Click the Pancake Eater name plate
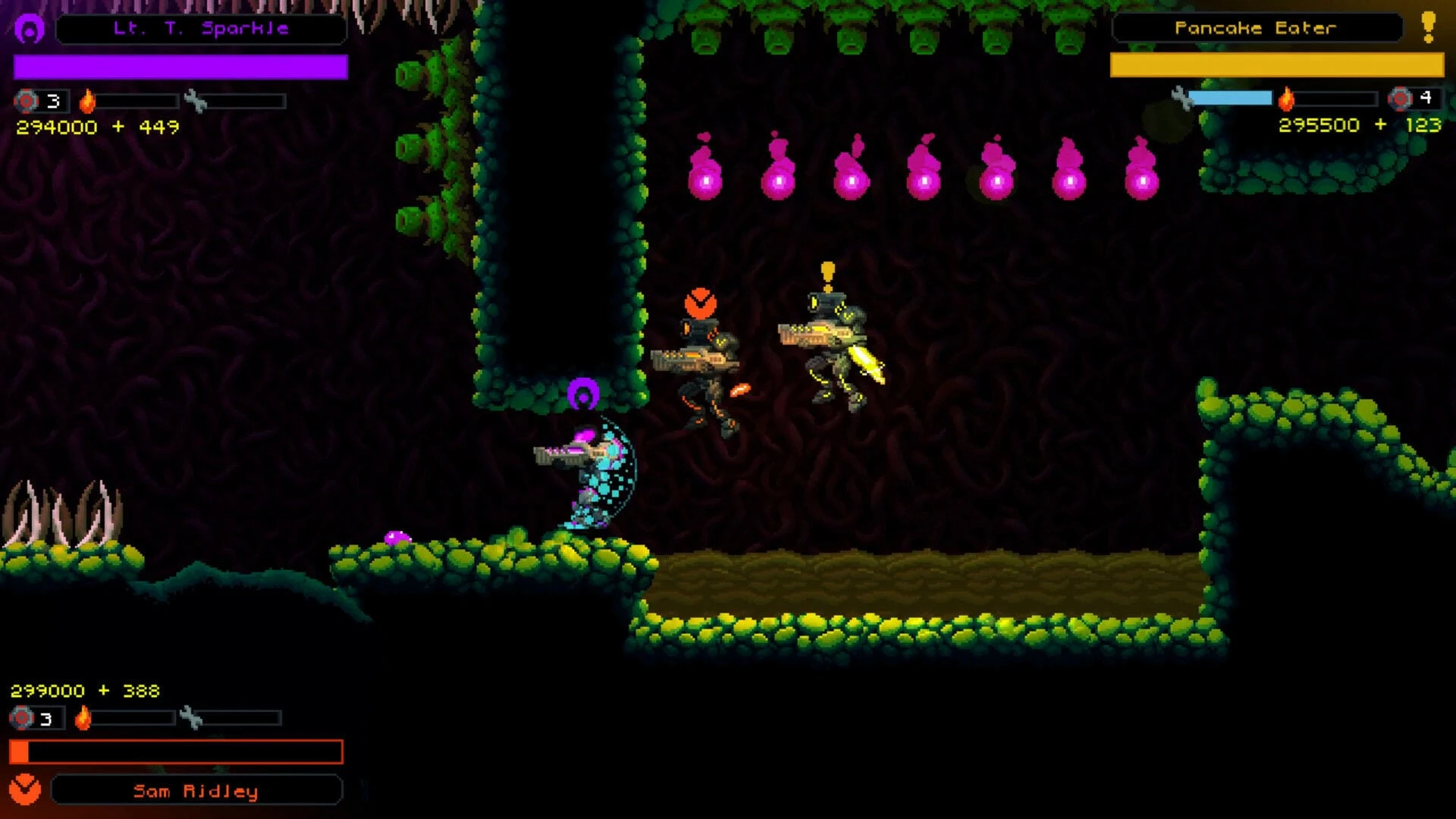This screenshot has height=819, width=1456. coord(1256,28)
